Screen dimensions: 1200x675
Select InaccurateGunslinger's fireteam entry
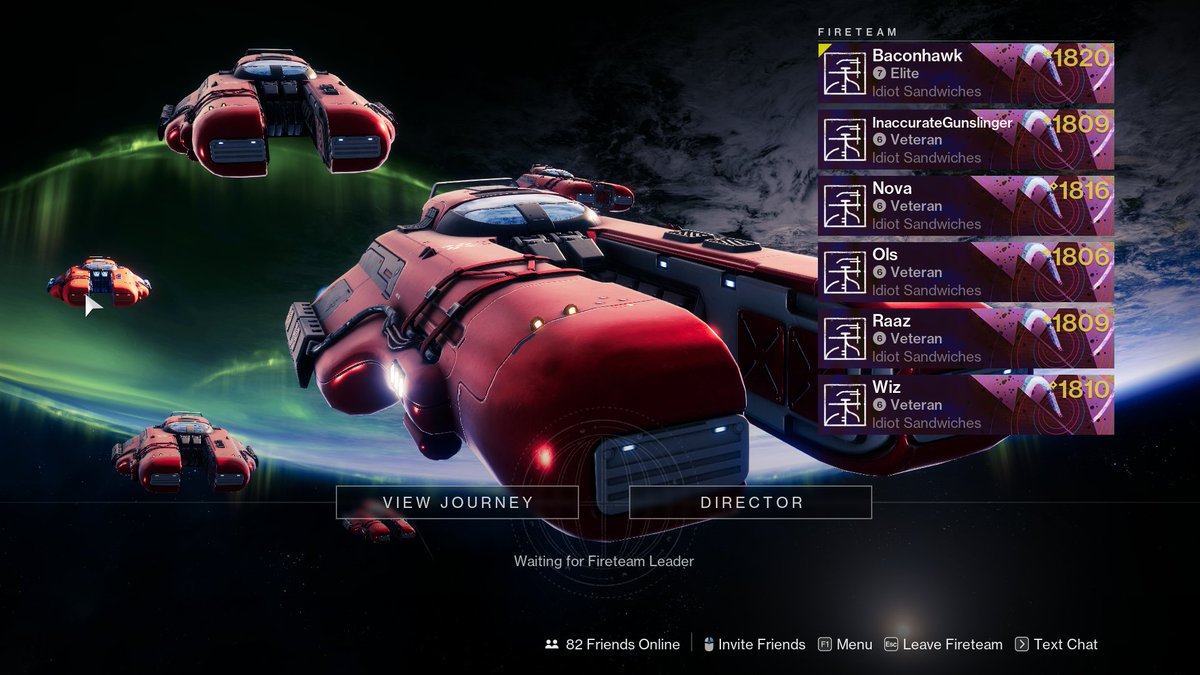click(x=965, y=140)
